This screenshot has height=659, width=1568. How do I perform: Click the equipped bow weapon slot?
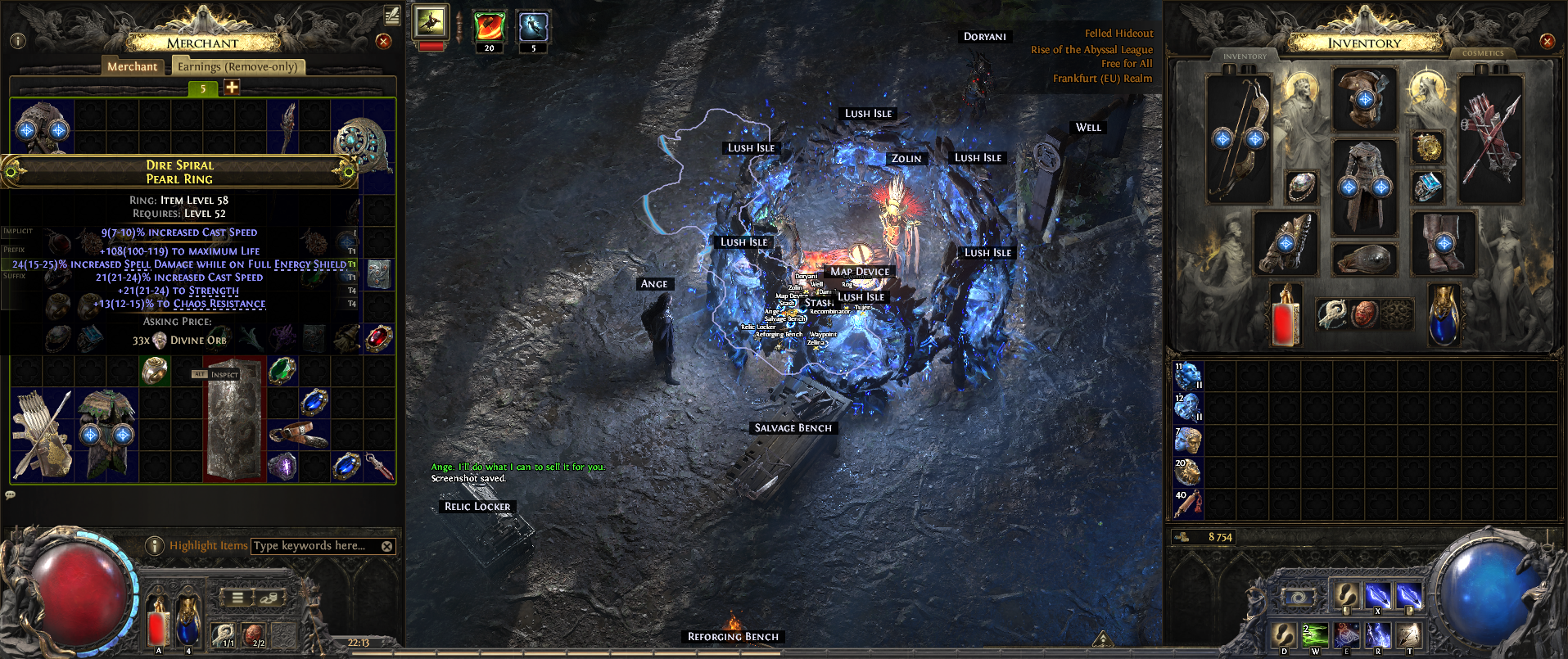1238,139
